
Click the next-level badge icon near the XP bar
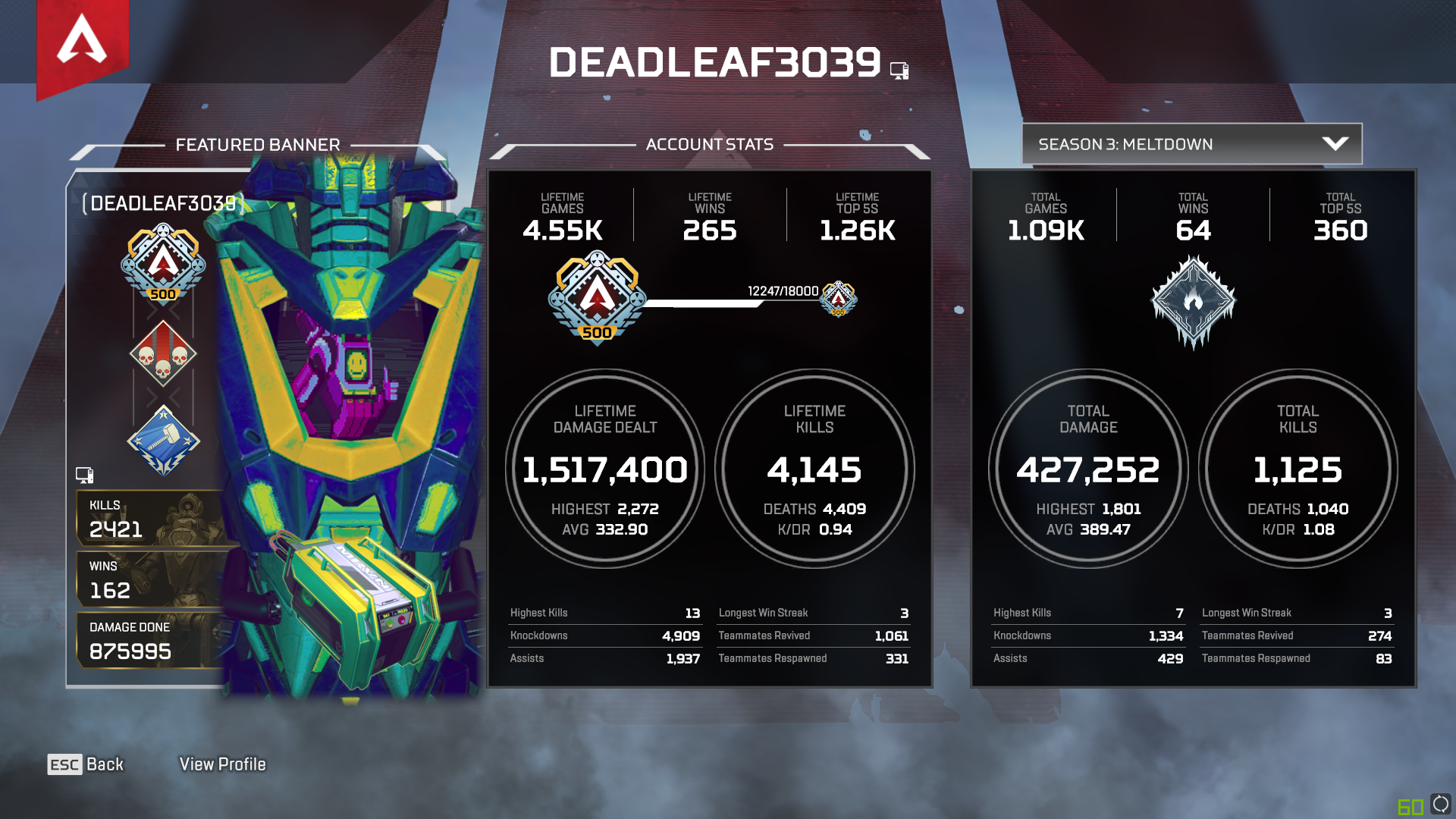839,300
